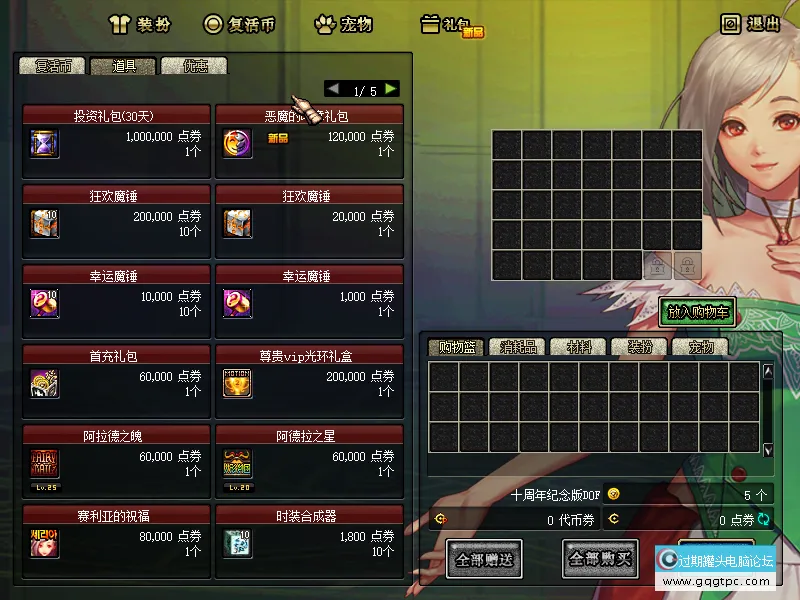This screenshot has width=800, height=600.
Task: Click the 全部购买 buy-all button
Action: click(x=600, y=559)
